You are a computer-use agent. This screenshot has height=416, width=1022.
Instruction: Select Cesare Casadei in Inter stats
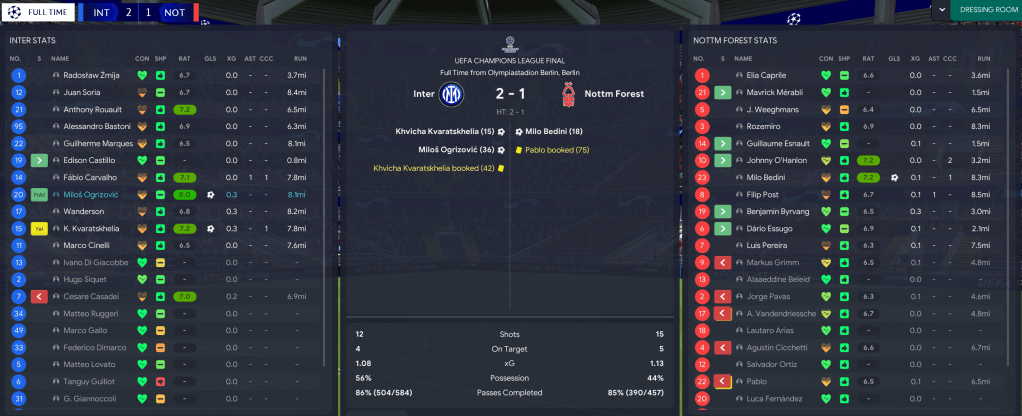click(x=91, y=297)
